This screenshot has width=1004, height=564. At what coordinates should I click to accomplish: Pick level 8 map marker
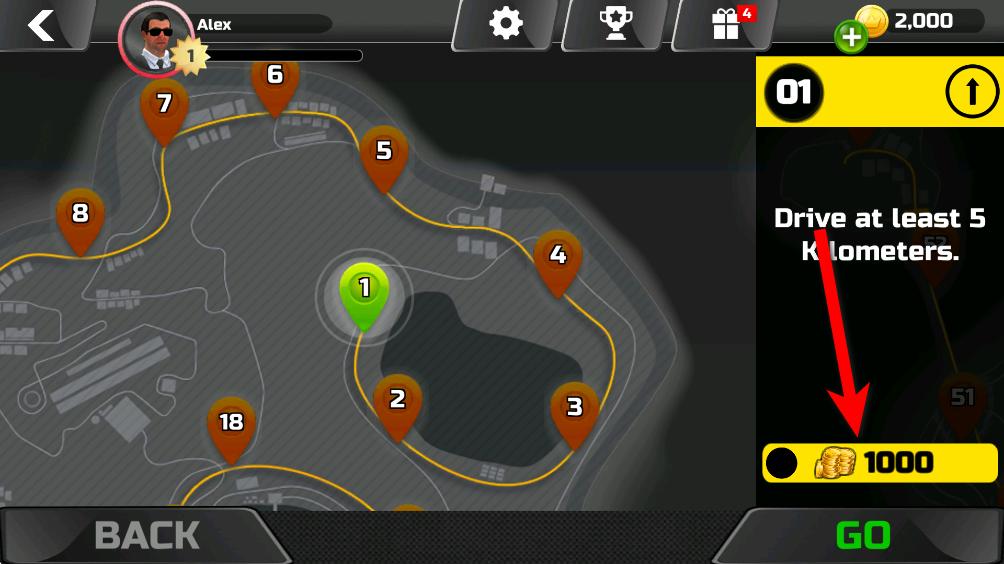[x=80, y=215]
